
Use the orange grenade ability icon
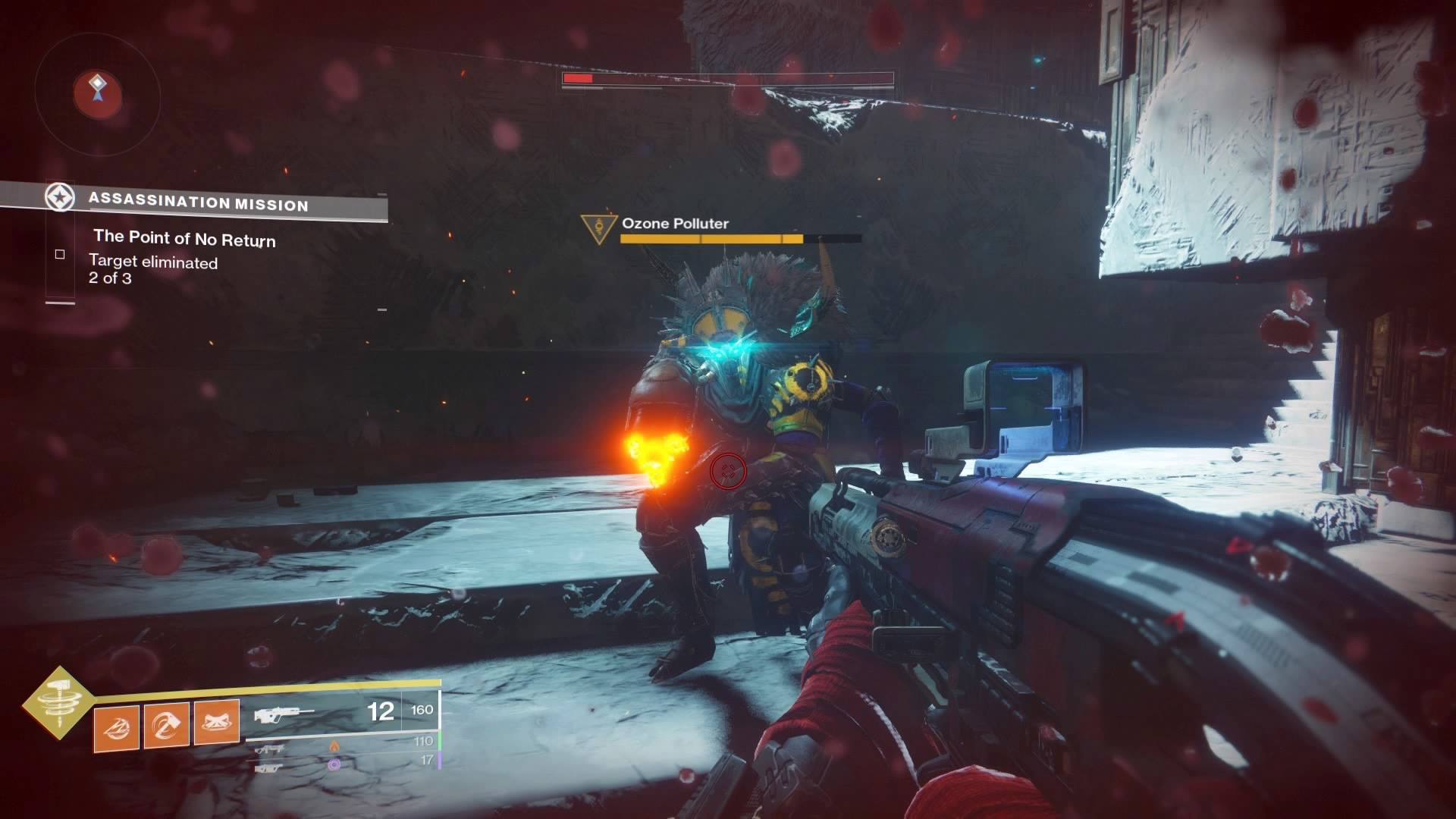click(116, 727)
